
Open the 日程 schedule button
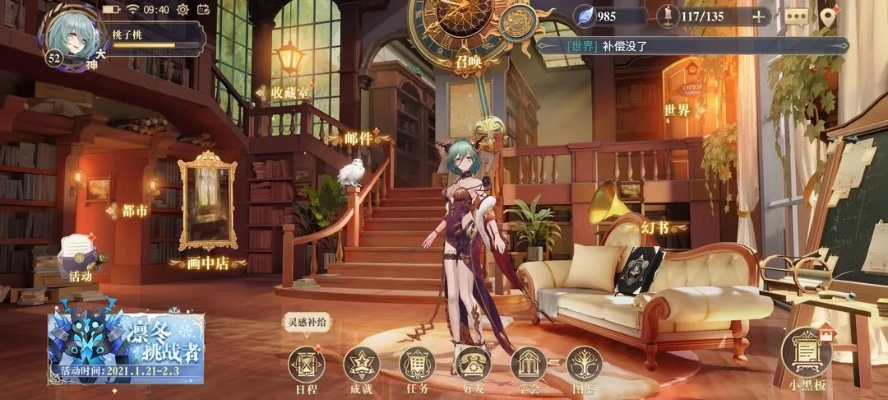[307, 366]
